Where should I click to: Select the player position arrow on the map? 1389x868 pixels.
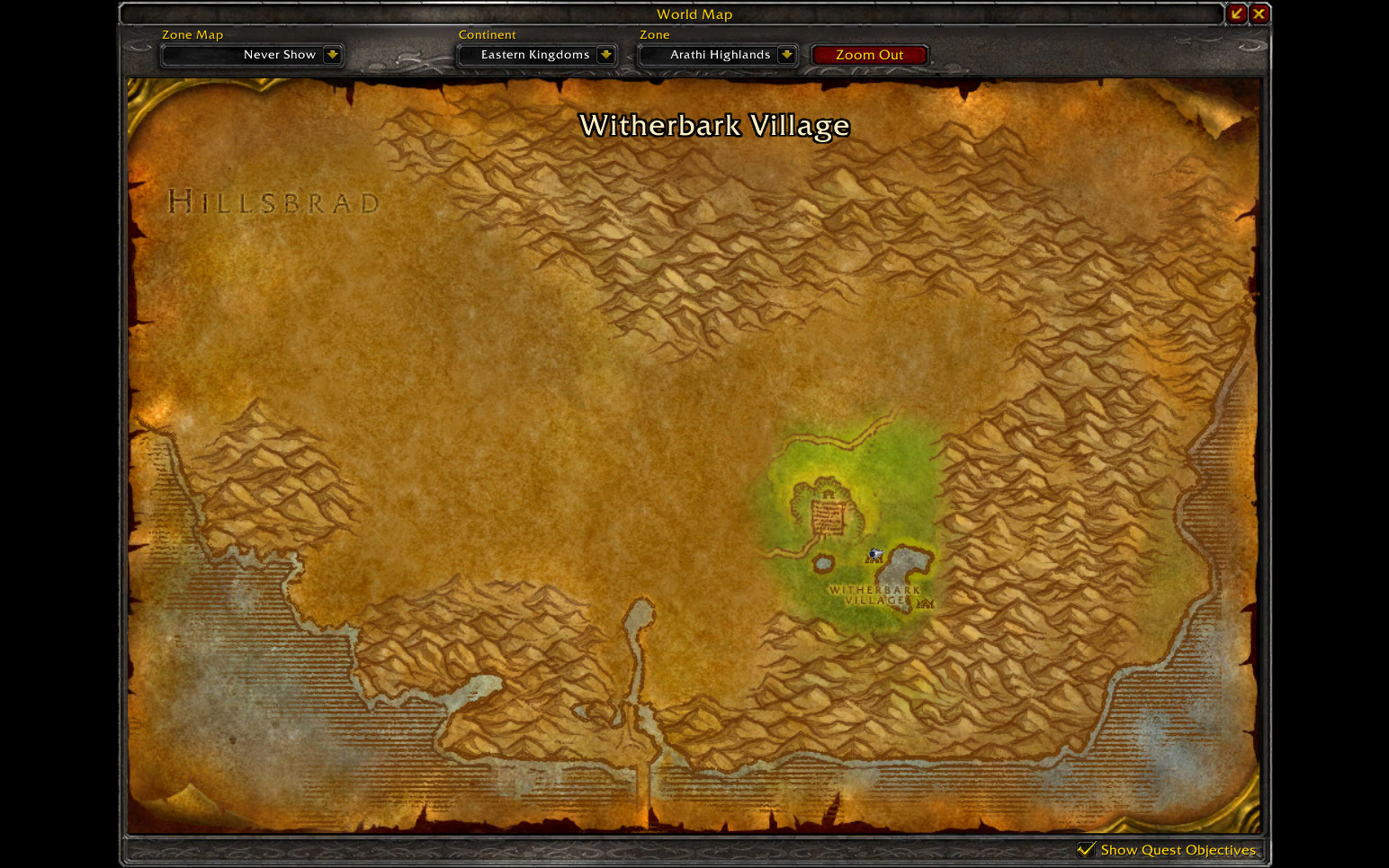point(876,553)
